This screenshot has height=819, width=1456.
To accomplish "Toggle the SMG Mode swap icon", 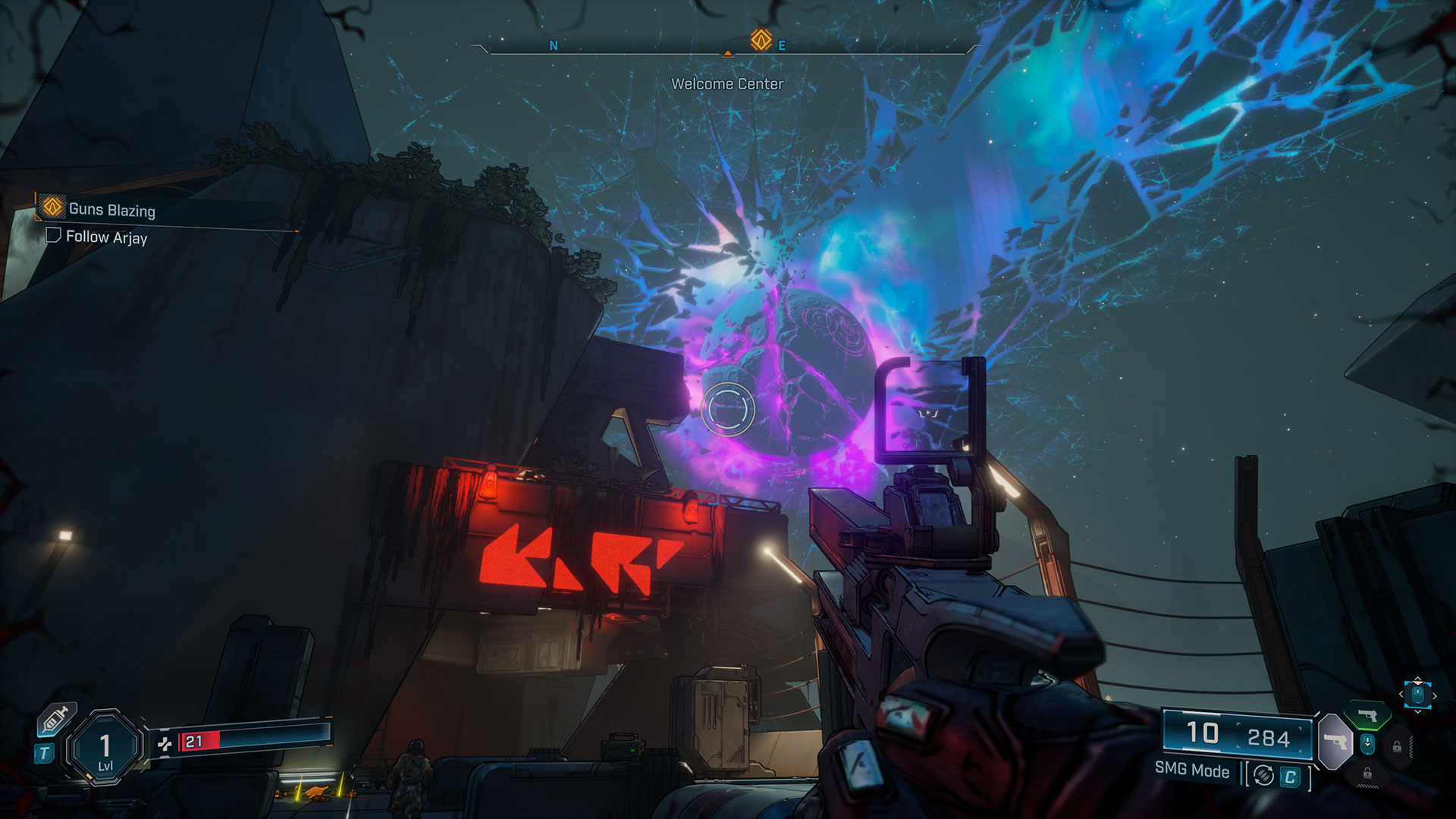I will pyautogui.click(x=1263, y=775).
